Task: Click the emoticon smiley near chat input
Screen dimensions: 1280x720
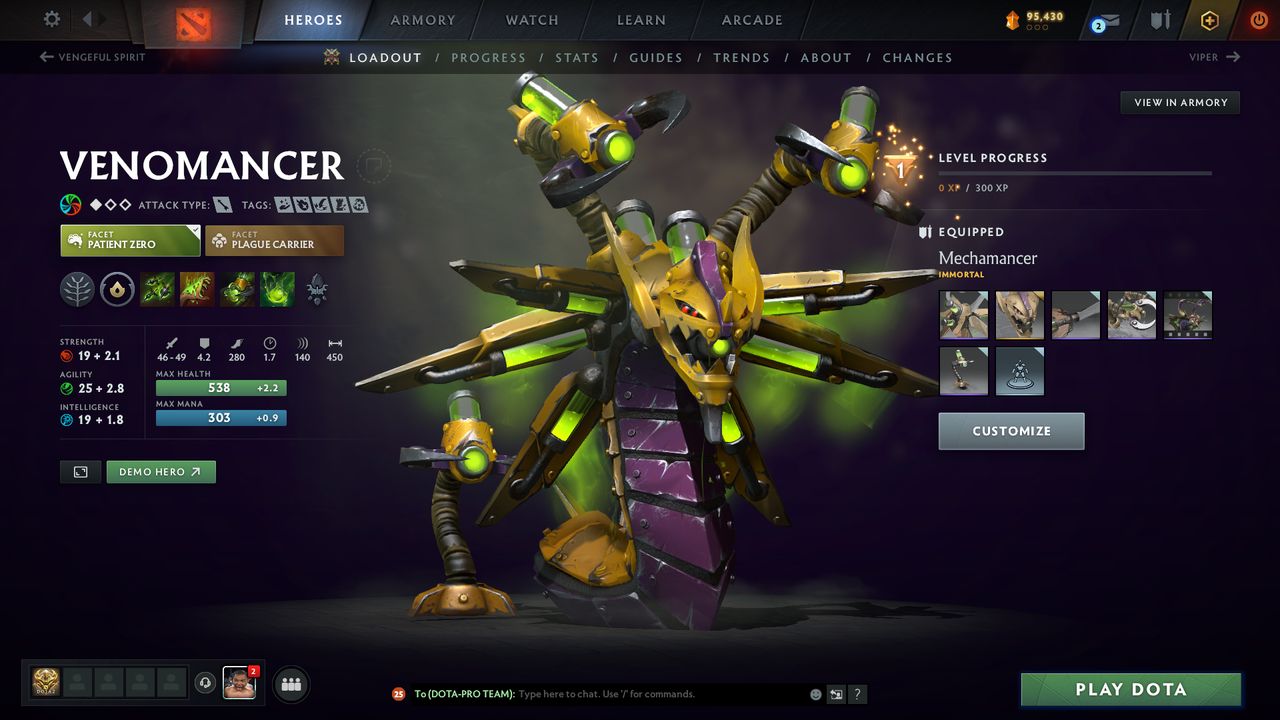Action: coord(814,693)
